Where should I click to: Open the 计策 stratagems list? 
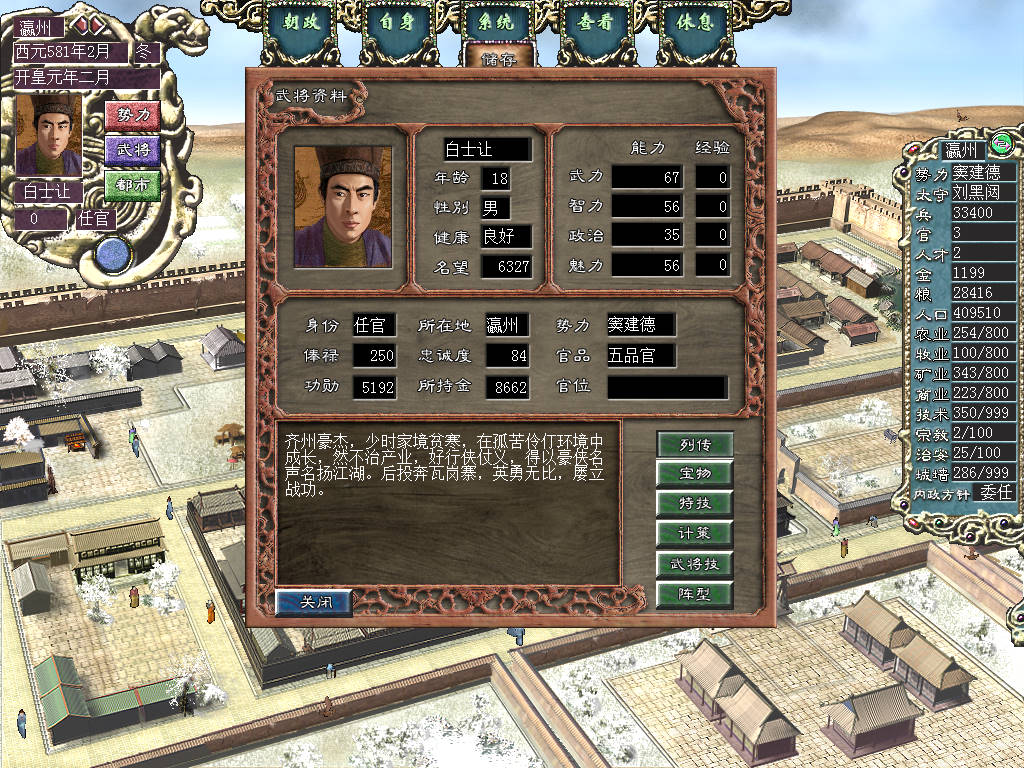point(694,533)
